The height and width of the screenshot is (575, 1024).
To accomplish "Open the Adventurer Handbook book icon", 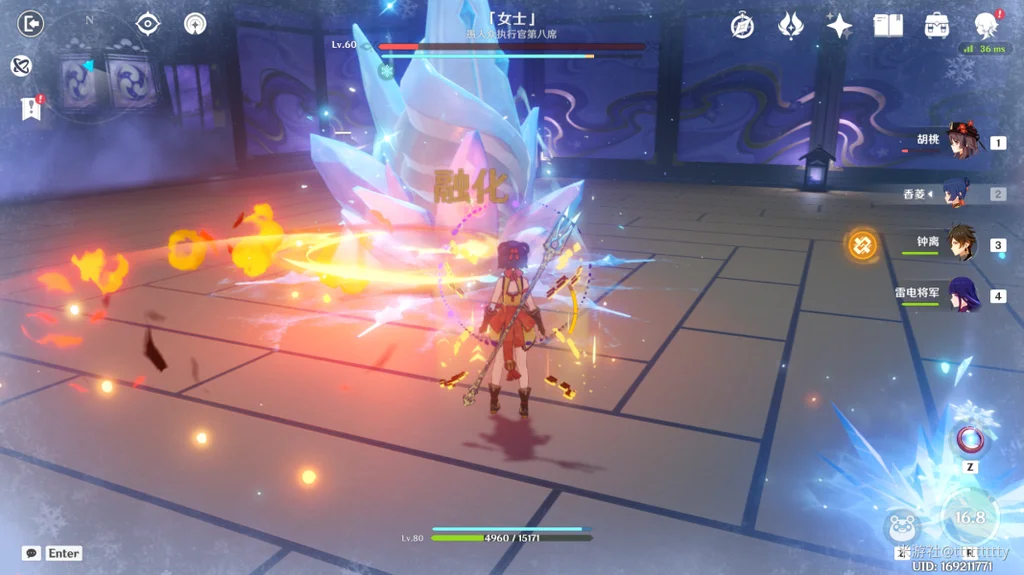I will click(888, 26).
